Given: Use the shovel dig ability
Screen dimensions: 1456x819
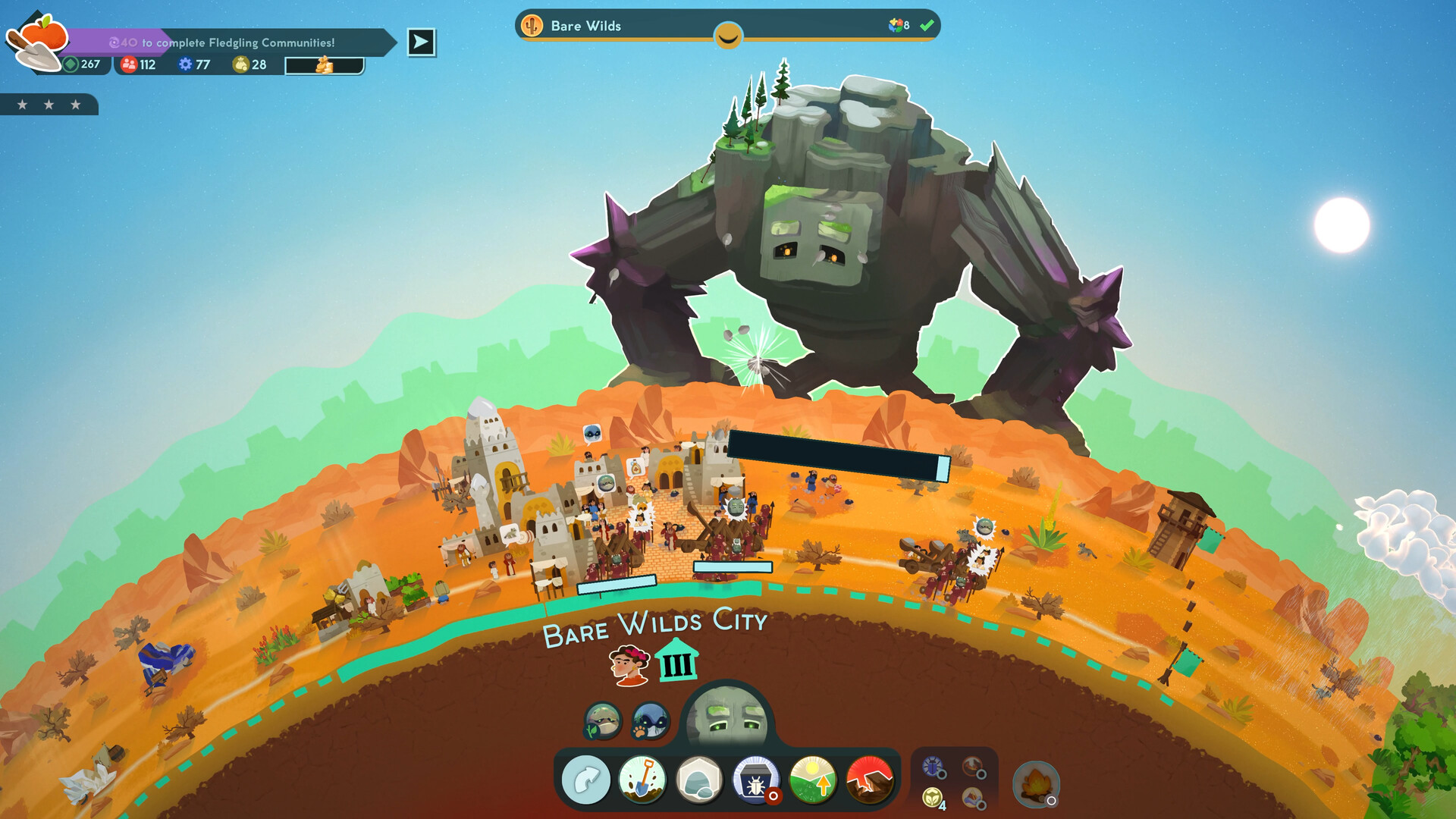Looking at the screenshot, I should [x=642, y=780].
